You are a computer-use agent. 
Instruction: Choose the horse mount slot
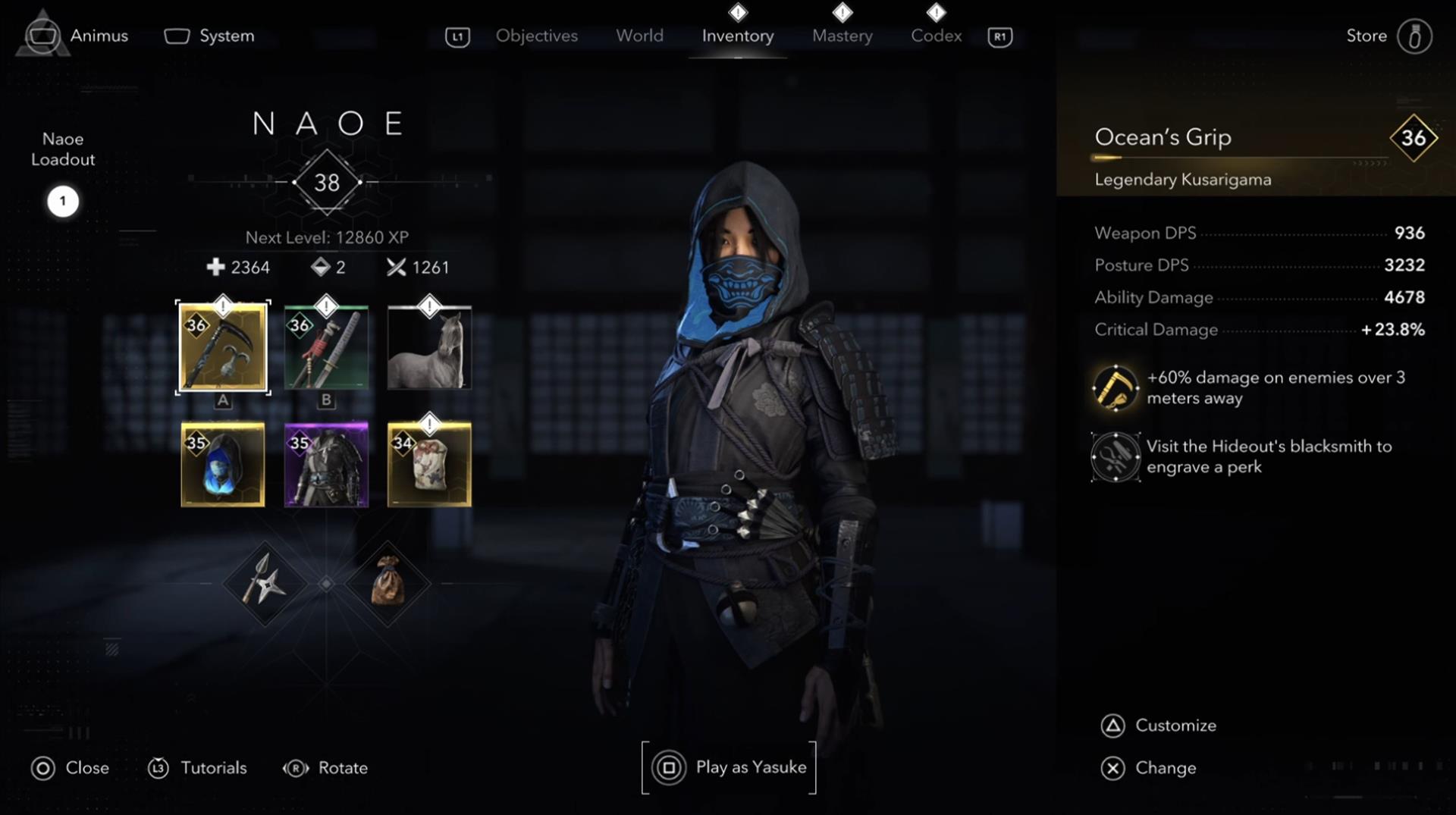point(429,348)
